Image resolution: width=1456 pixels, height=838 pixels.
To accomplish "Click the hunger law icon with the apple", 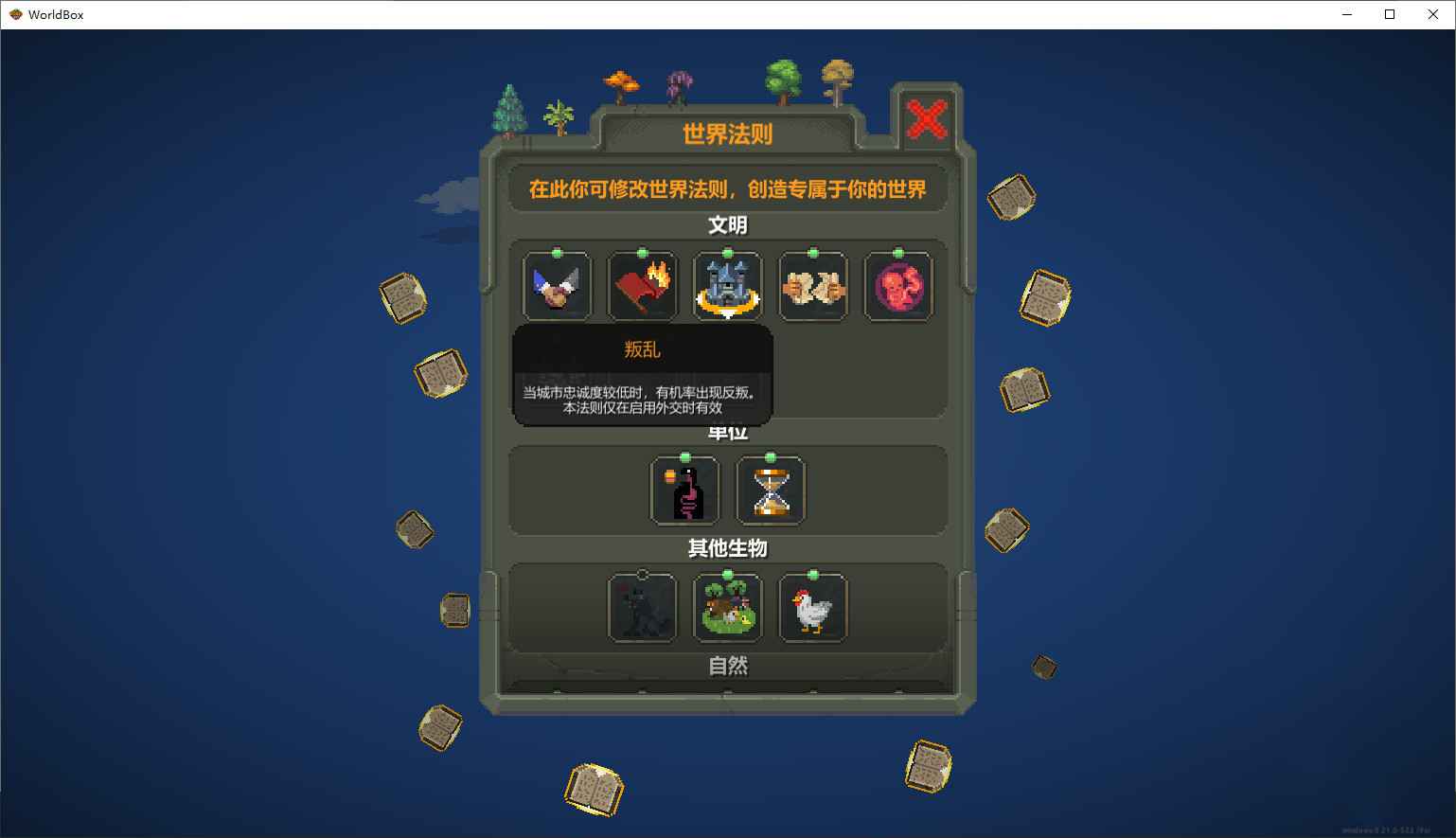I will click(x=684, y=490).
